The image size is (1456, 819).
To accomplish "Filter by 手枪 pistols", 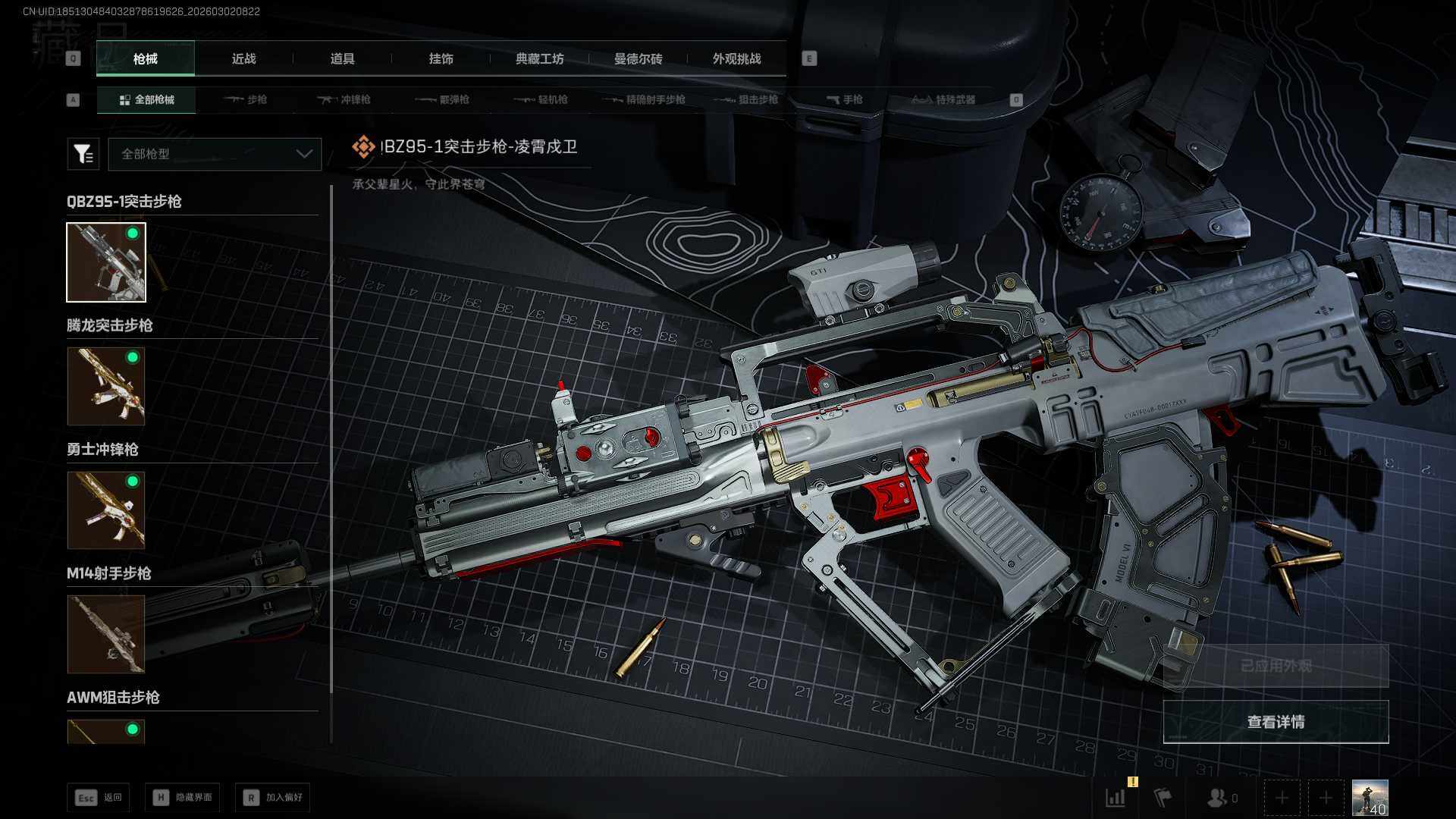I will 845,99.
